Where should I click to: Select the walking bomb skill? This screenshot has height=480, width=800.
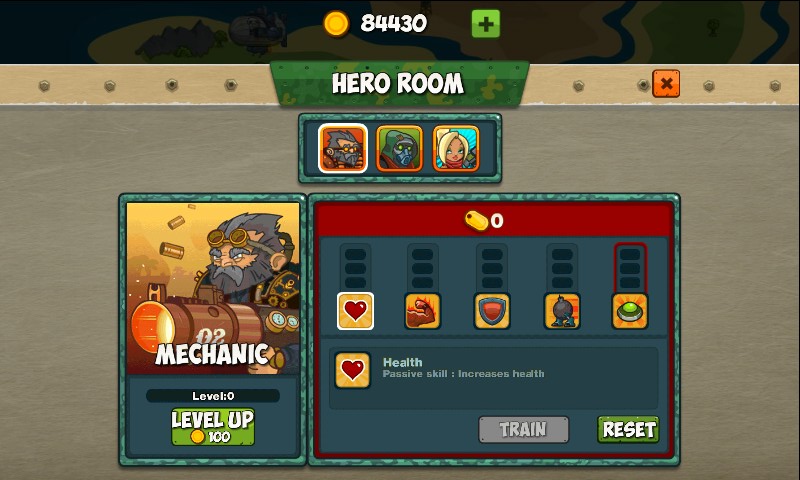pos(562,311)
